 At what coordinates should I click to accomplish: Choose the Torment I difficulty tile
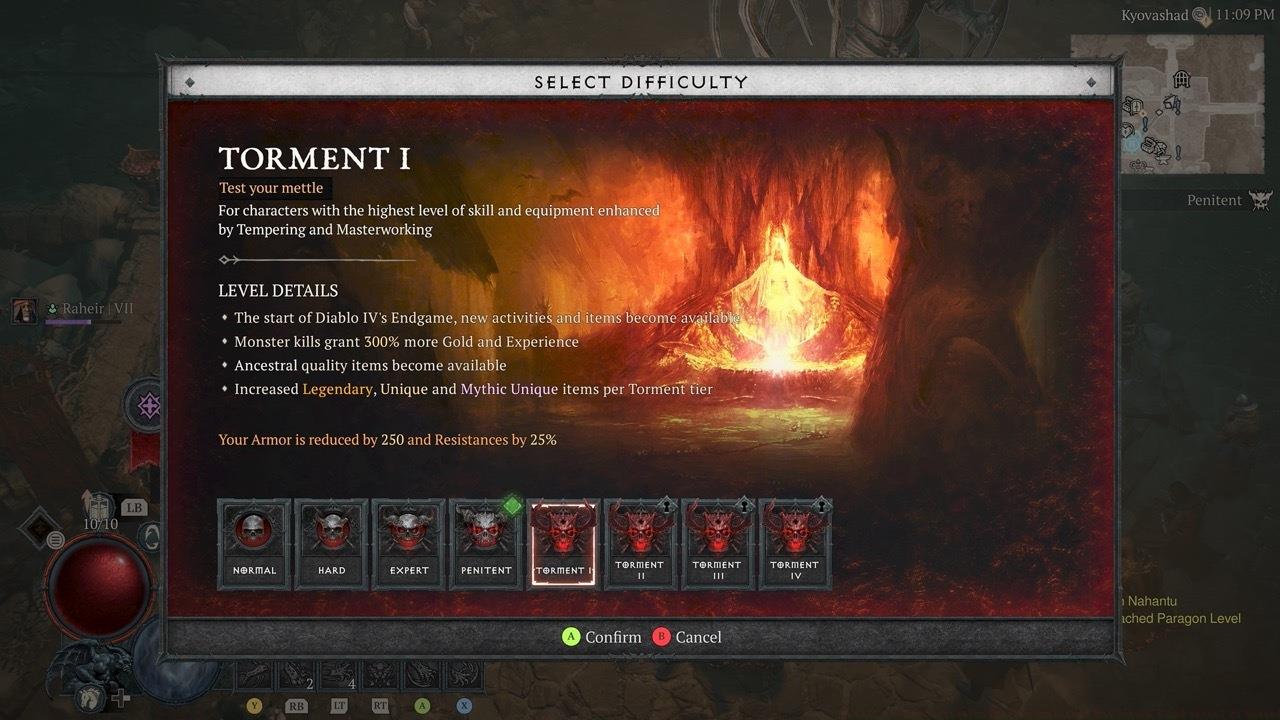point(563,543)
